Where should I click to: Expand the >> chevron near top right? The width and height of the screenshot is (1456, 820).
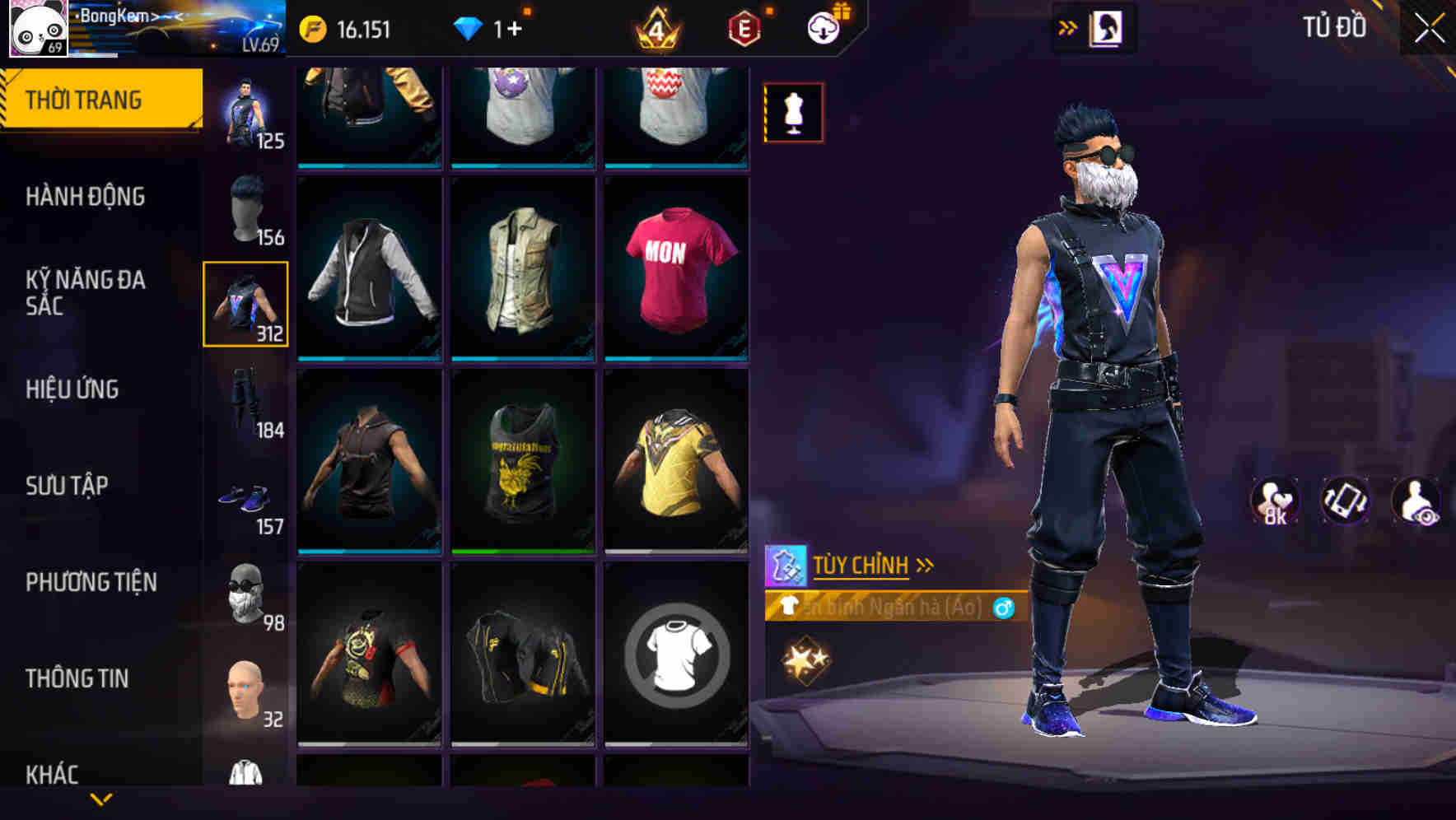(1068, 27)
